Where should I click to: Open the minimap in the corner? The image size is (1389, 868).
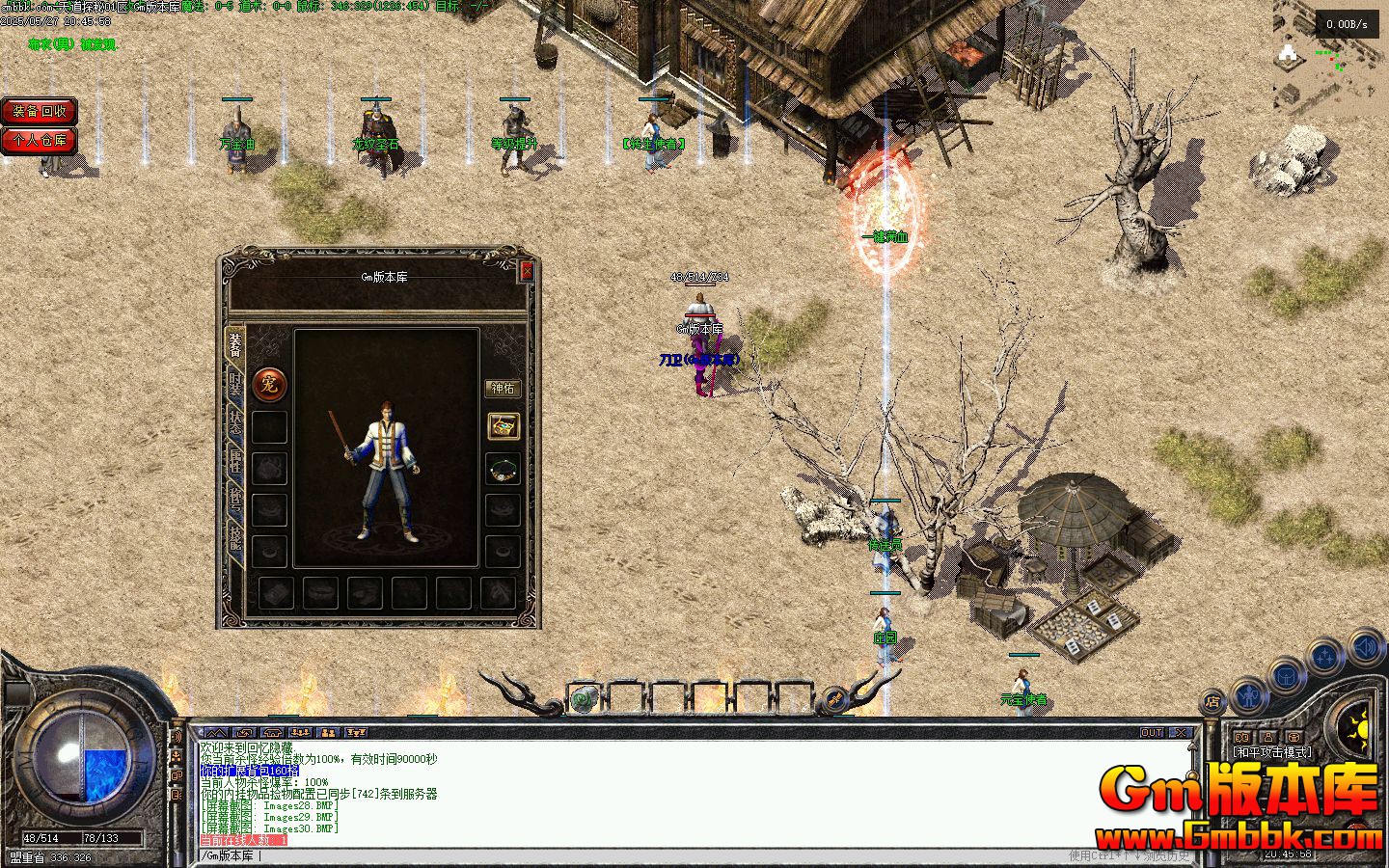[x=1331, y=58]
